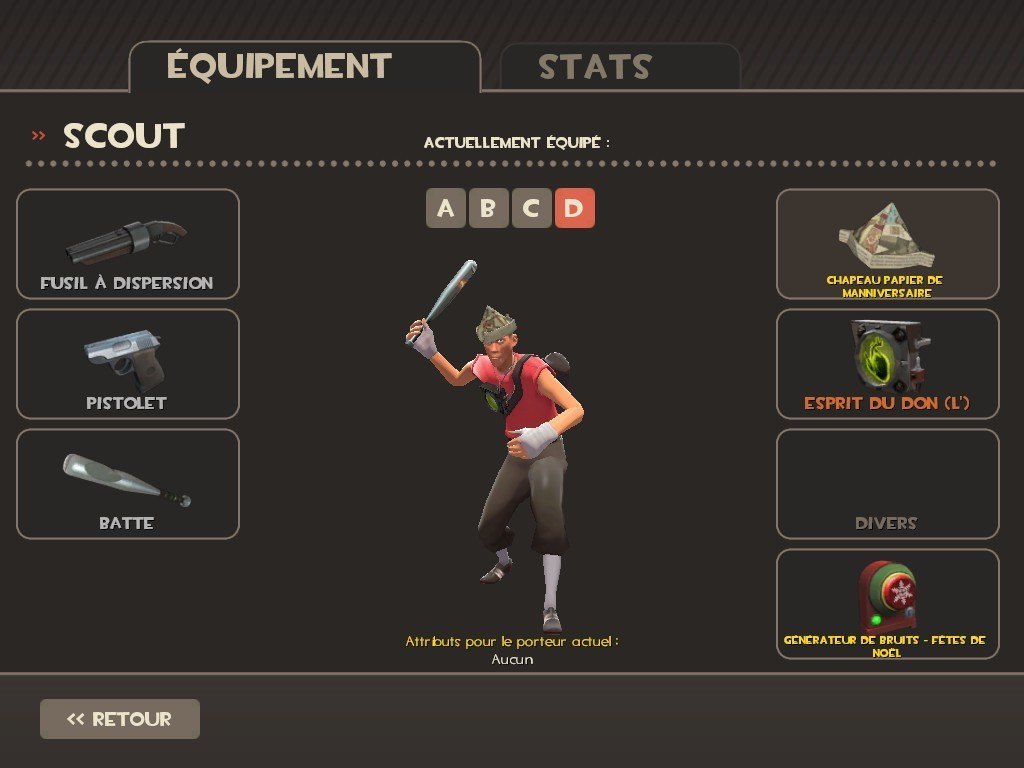Switch to loadout preset B
The height and width of the screenshot is (768, 1024).
488,209
